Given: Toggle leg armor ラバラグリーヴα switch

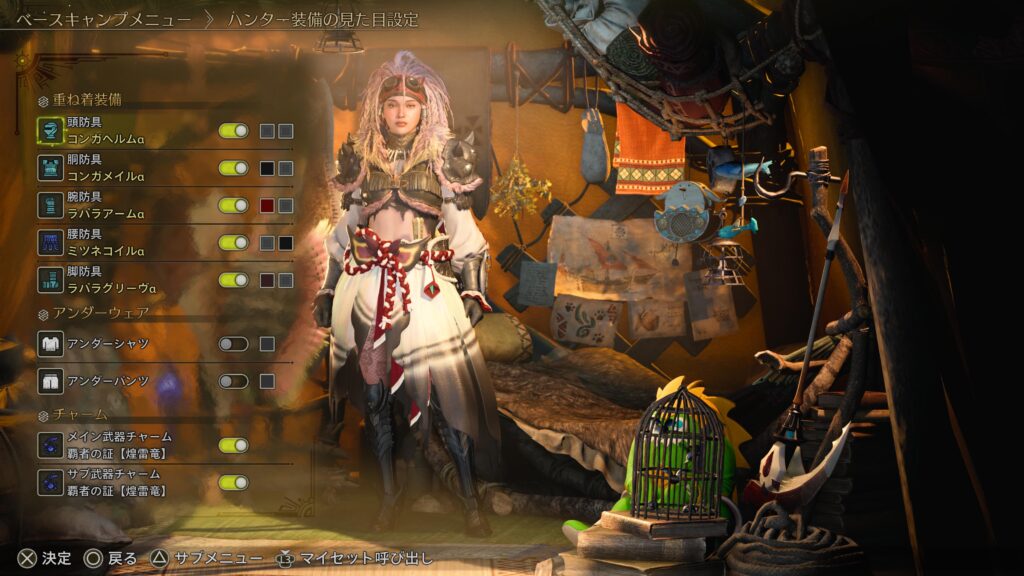Looking at the screenshot, I should click(x=233, y=280).
